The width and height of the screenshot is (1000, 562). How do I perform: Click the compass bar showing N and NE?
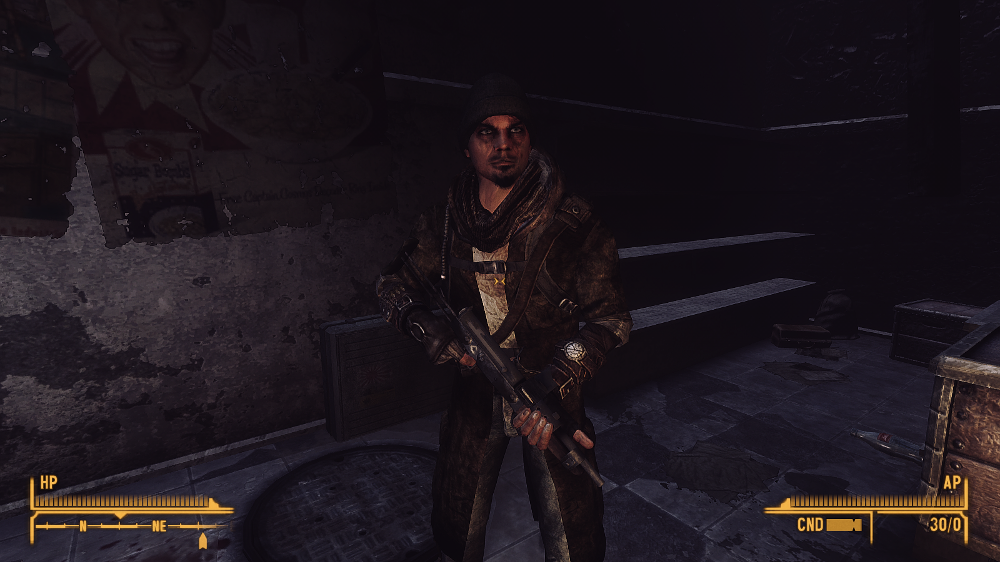click(x=127, y=524)
